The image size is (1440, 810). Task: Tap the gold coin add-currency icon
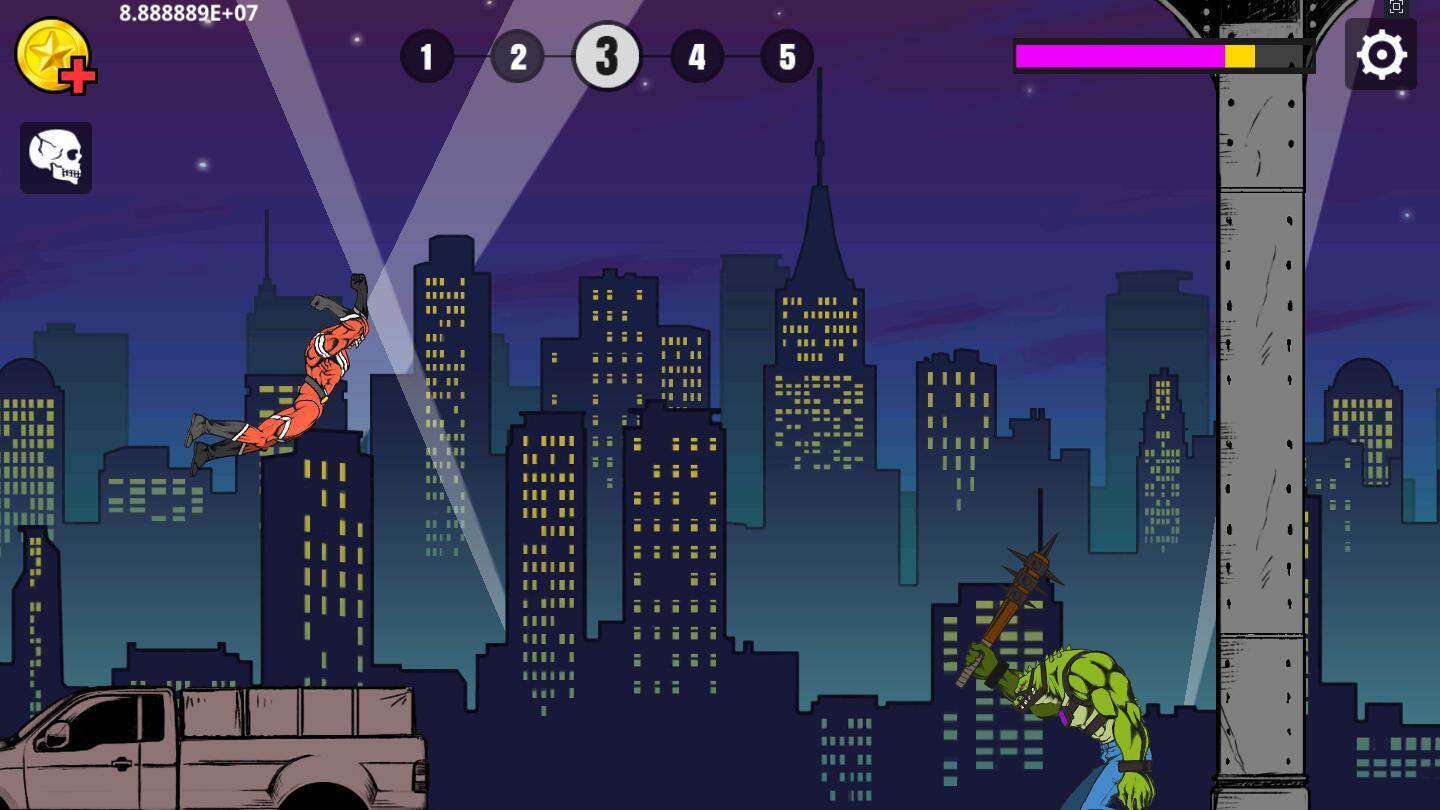coord(54,56)
